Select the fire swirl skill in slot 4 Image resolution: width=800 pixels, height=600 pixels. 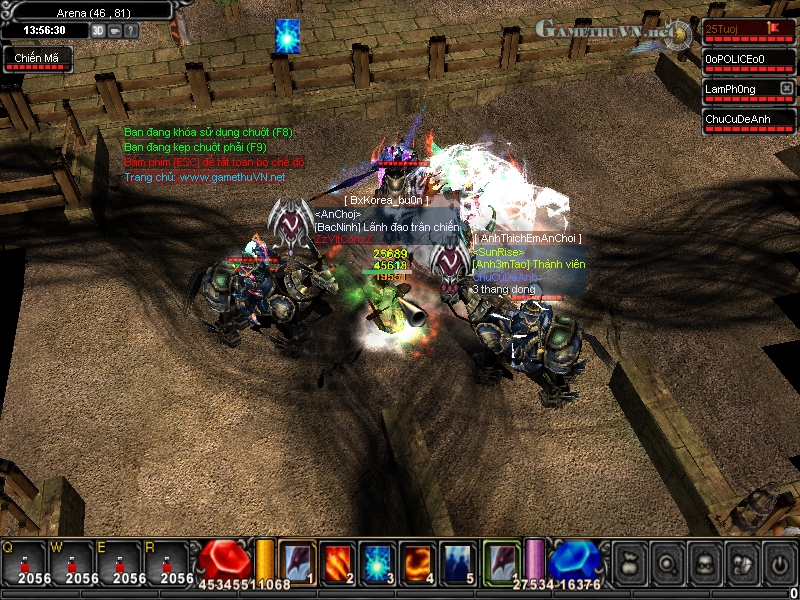(418, 560)
